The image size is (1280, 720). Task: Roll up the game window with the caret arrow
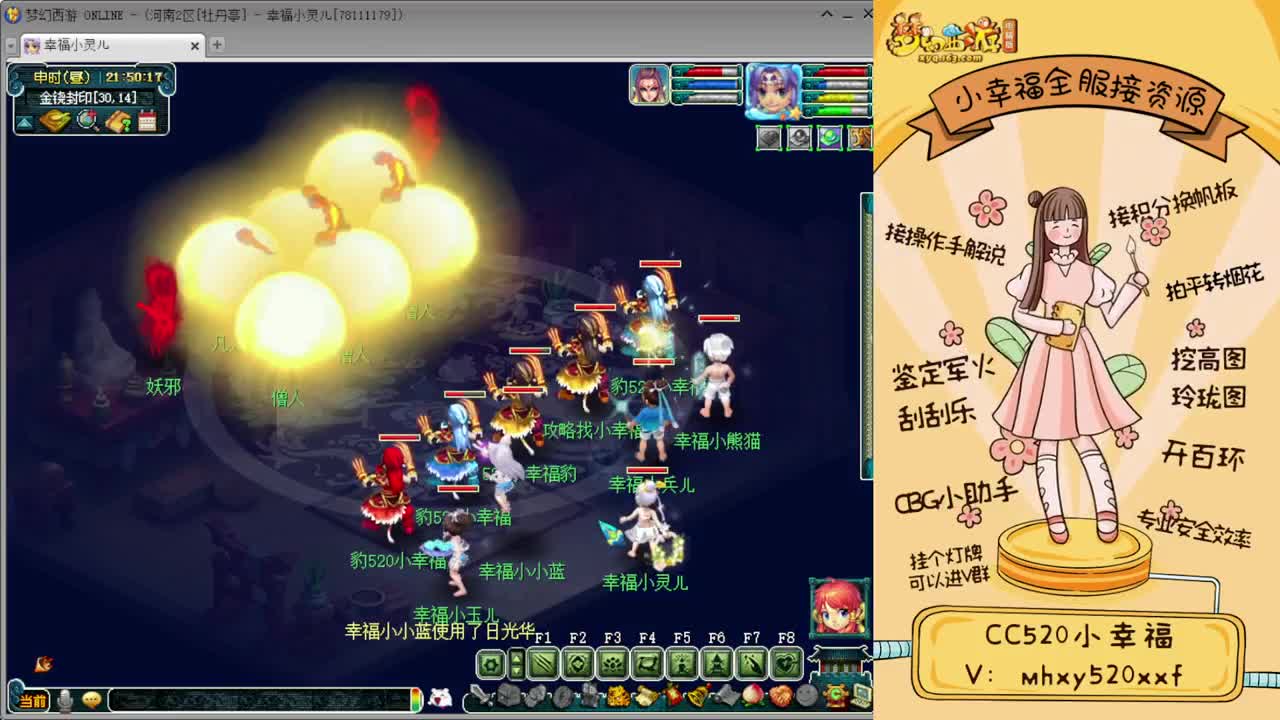(825, 14)
